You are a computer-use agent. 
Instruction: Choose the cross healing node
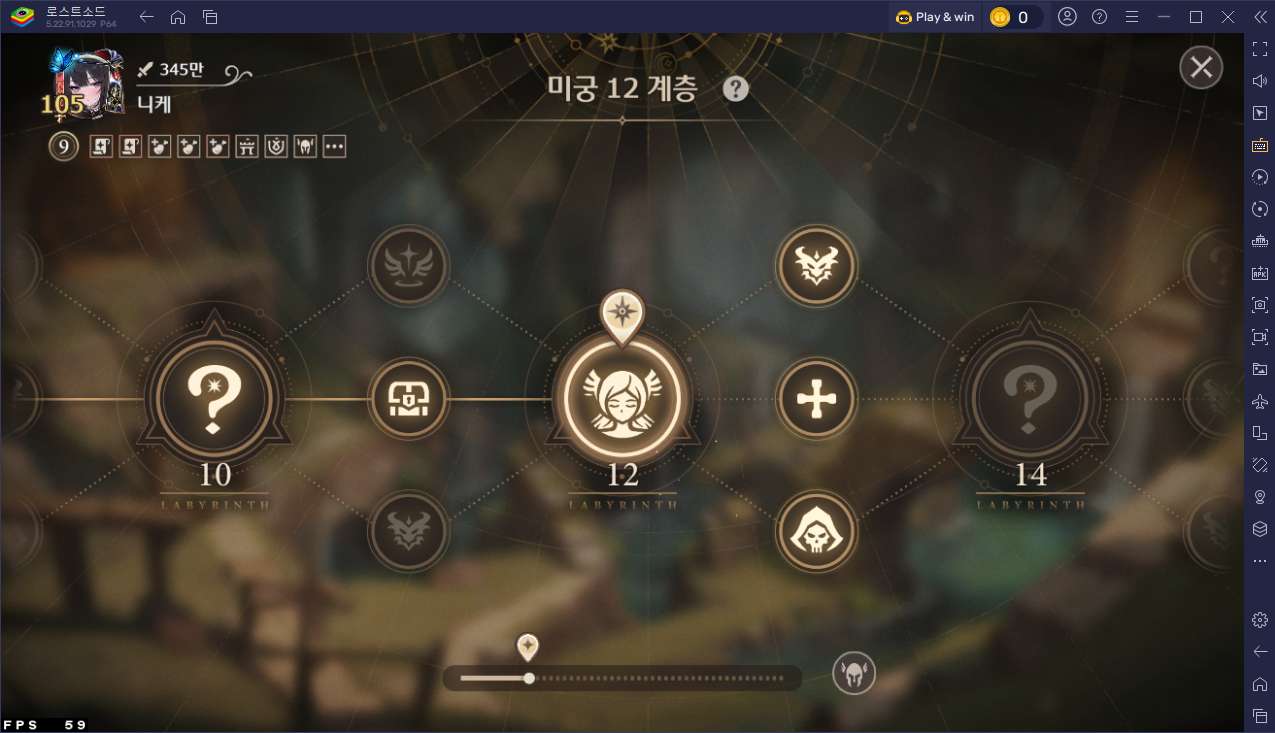pyautogui.click(x=817, y=398)
